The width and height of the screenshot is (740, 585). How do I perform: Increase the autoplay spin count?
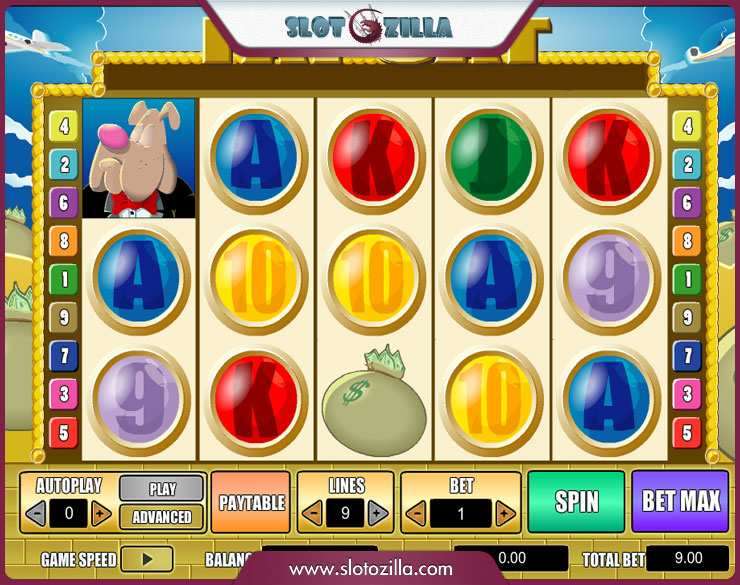[100, 514]
